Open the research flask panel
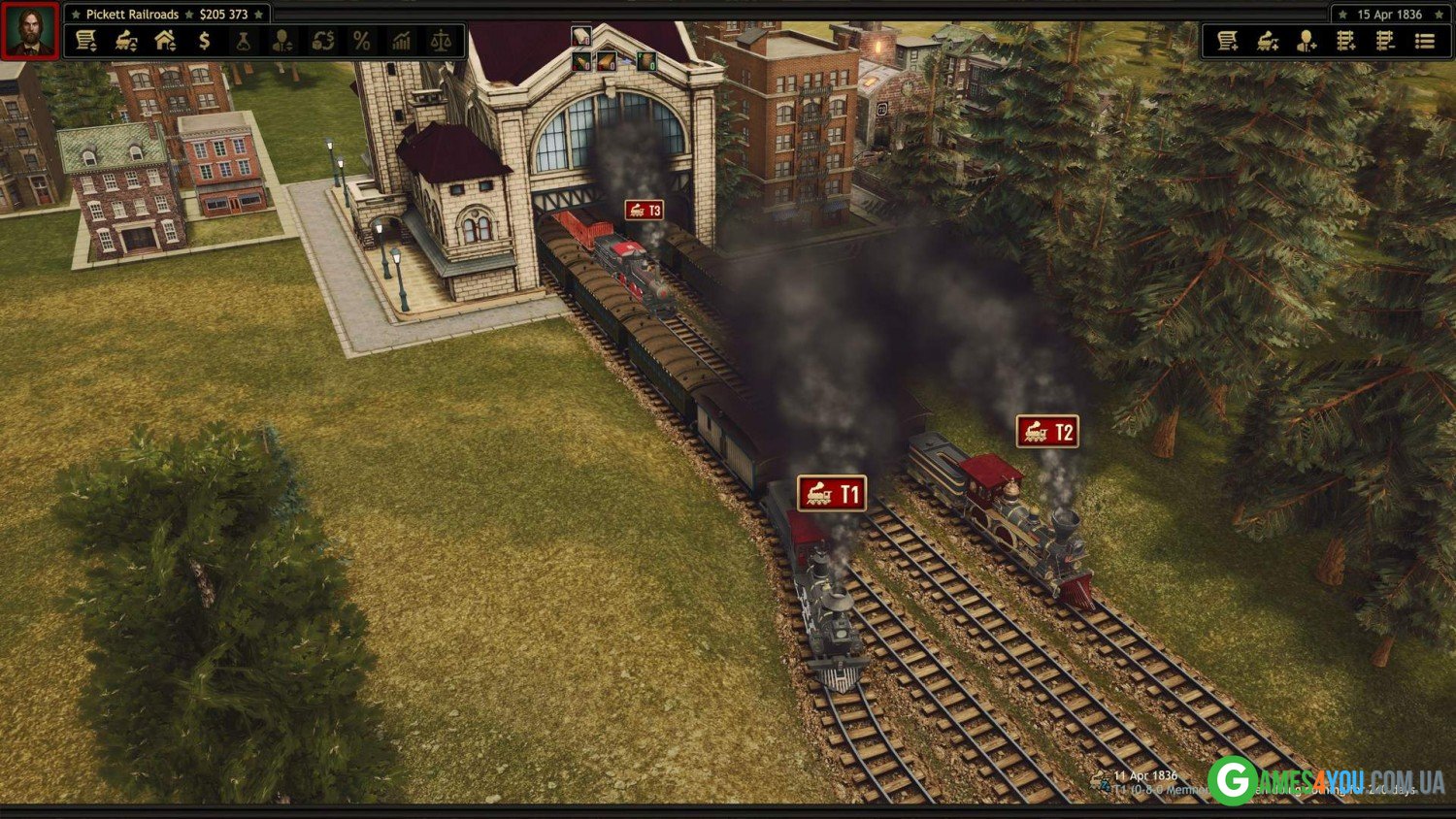Viewport: 1456px width, 819px height. (x=244, y=41)
